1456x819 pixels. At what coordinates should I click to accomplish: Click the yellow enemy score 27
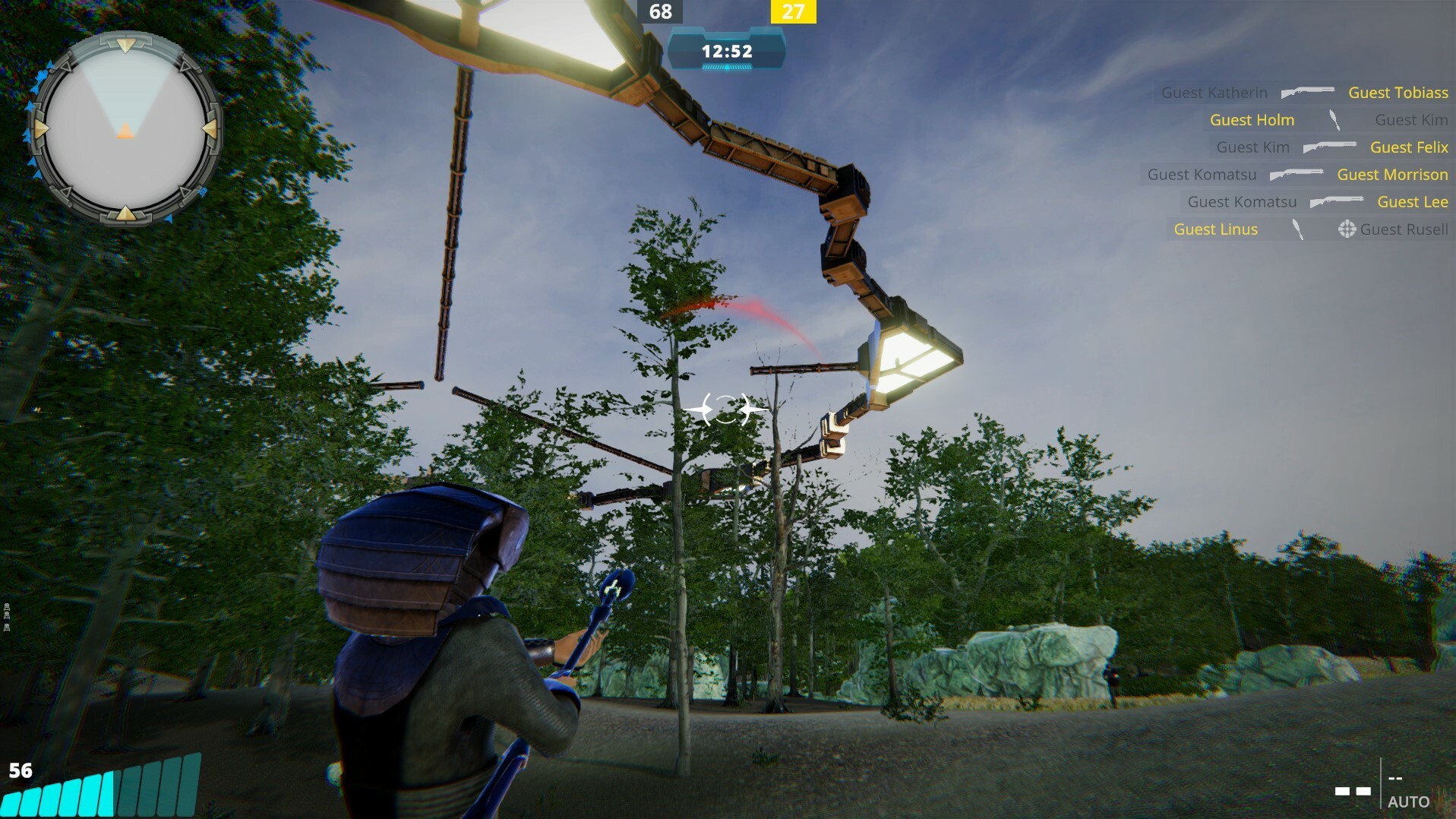[x=794, y=12]
